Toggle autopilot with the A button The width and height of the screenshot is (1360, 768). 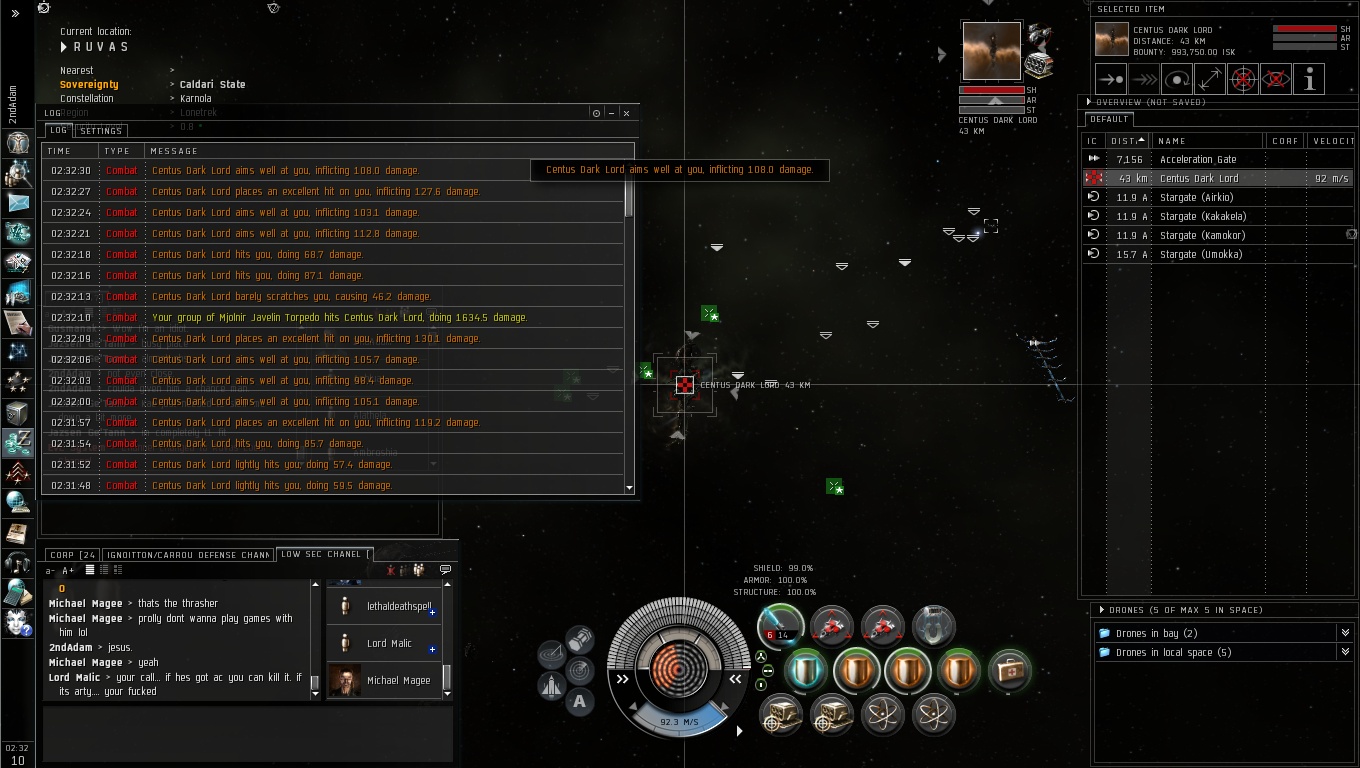[x=580, y=702]
